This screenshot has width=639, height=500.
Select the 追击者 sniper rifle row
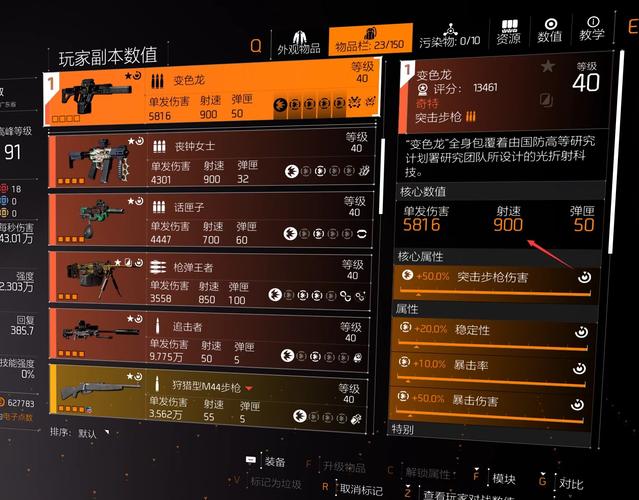[217, 341]
